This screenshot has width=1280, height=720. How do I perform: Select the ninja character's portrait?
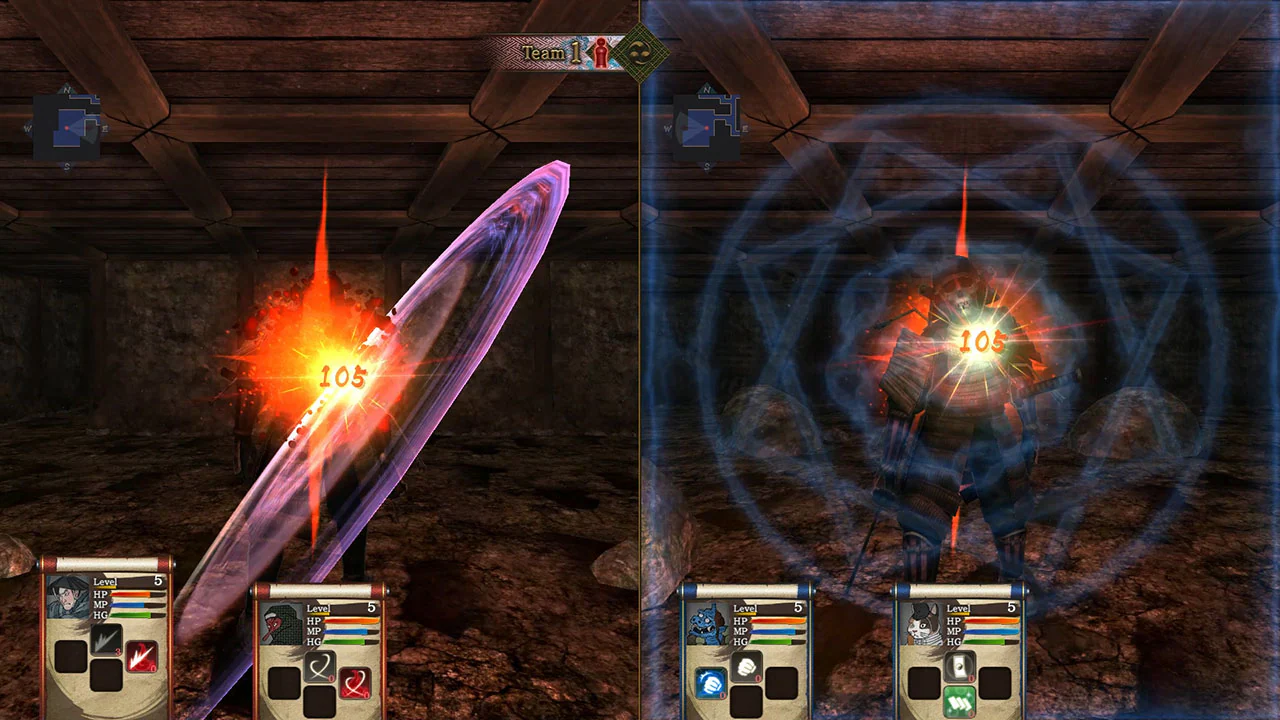(x=281, y=625)
